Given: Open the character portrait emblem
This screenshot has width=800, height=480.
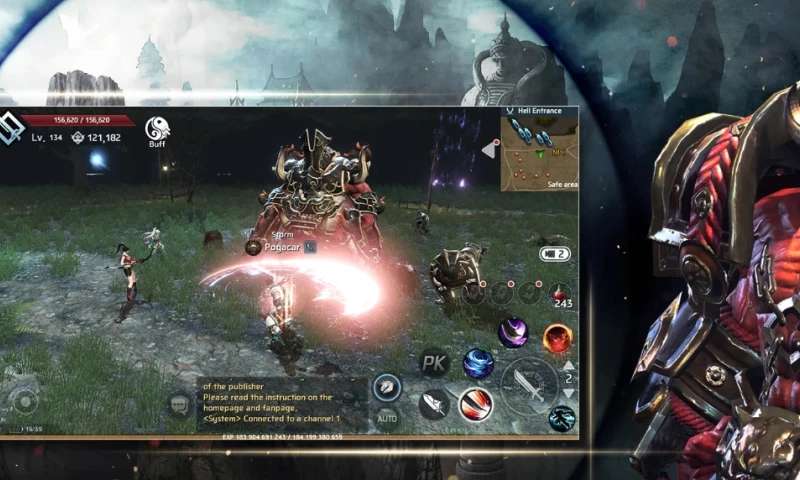Looking at the screenshot, I should pyautogui.click(x=14, y=128).
